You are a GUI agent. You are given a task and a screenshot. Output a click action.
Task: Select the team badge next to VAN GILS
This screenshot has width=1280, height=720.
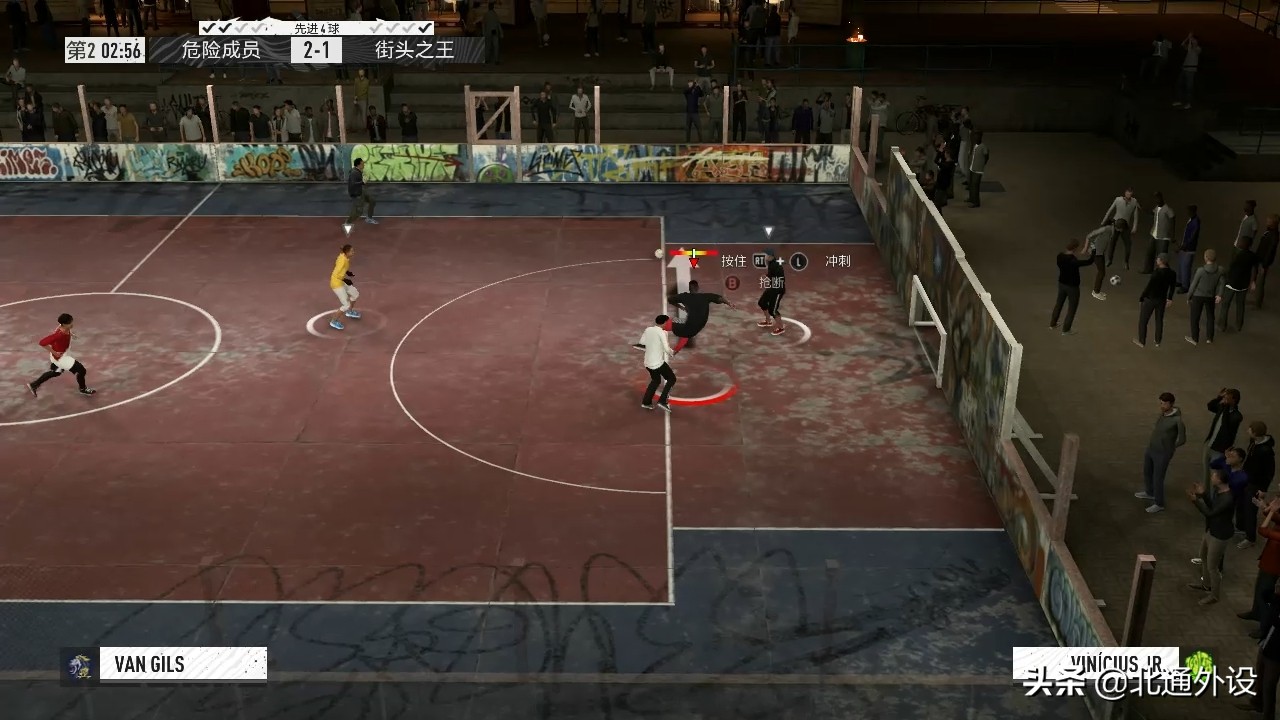80,663
